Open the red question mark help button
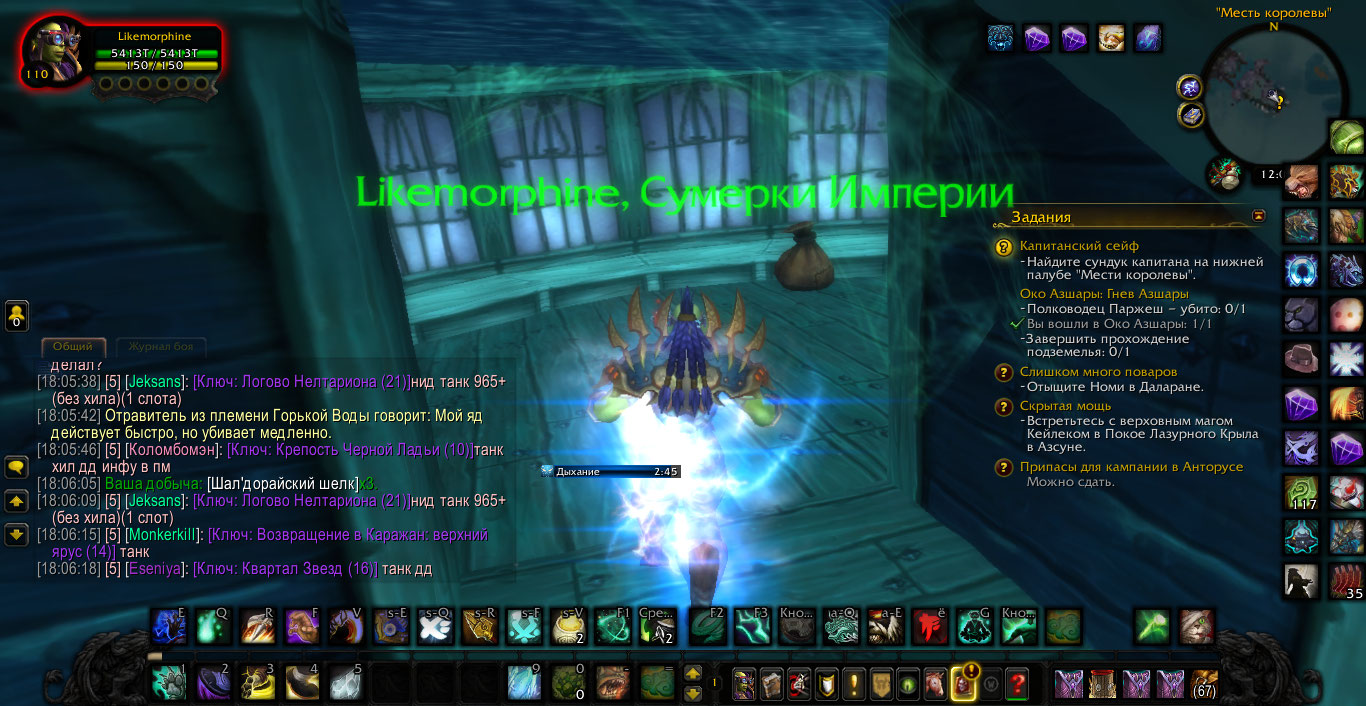 1017,685
